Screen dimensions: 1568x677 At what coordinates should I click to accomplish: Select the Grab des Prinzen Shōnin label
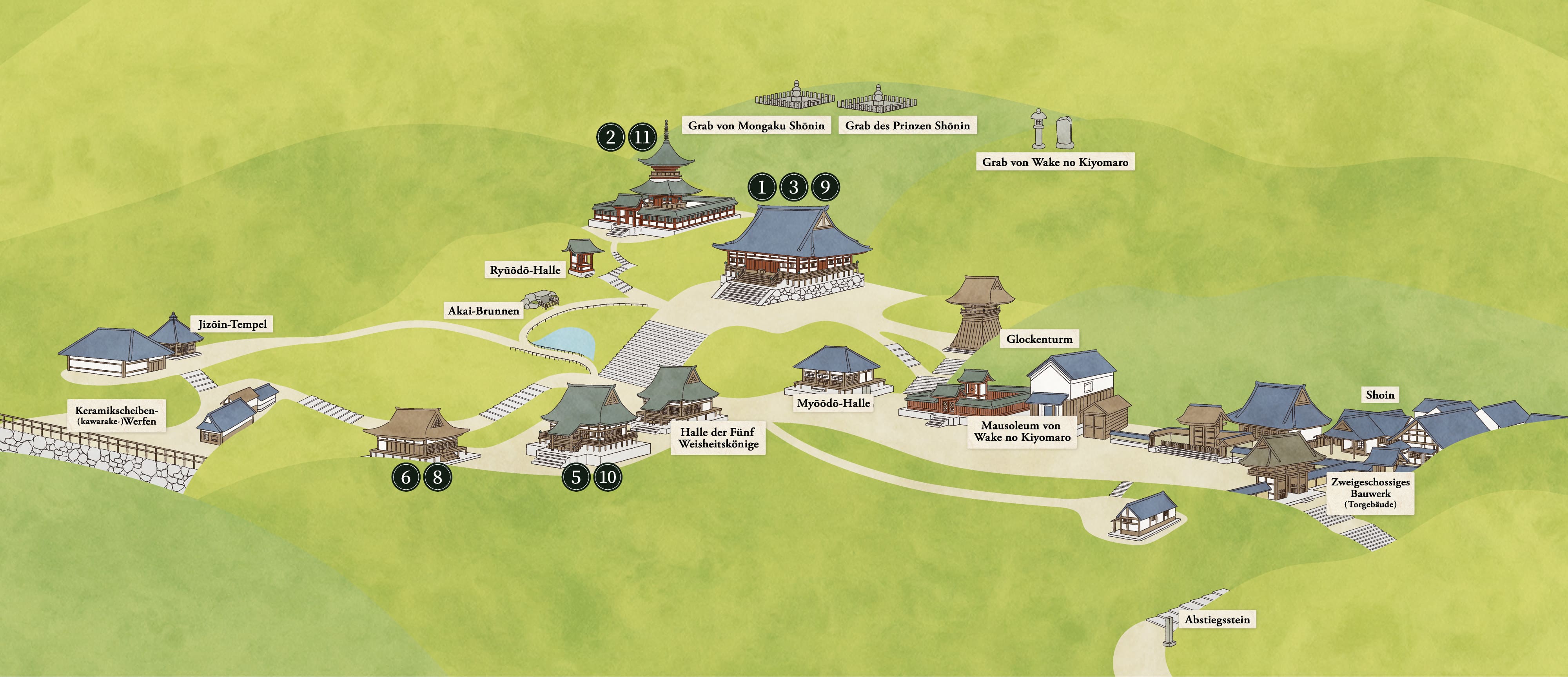point(907,126)
